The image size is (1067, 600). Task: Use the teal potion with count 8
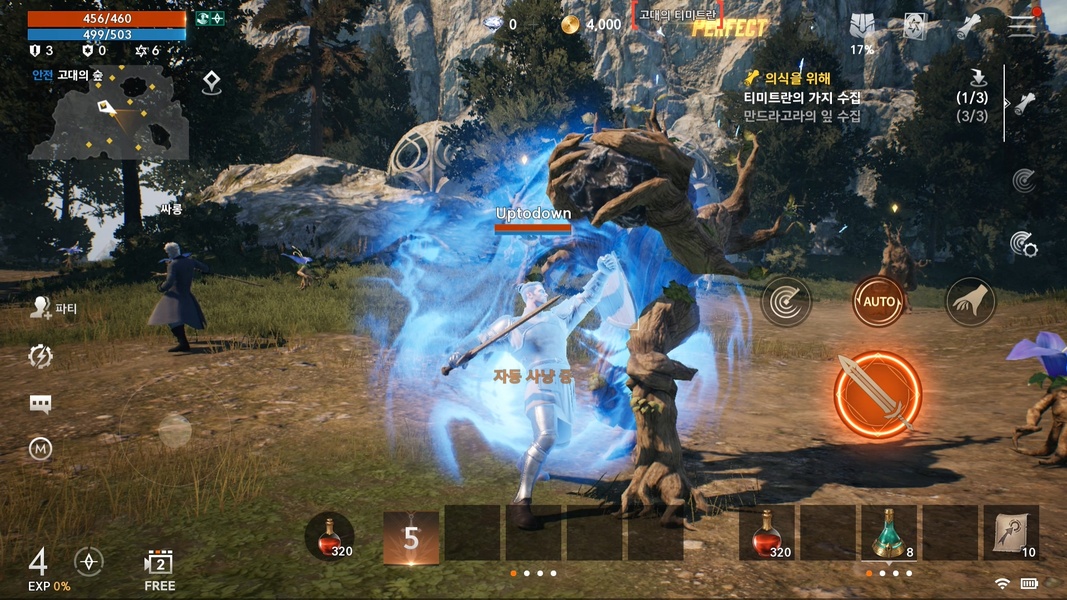pyautogui.click(x=888, y=533)
